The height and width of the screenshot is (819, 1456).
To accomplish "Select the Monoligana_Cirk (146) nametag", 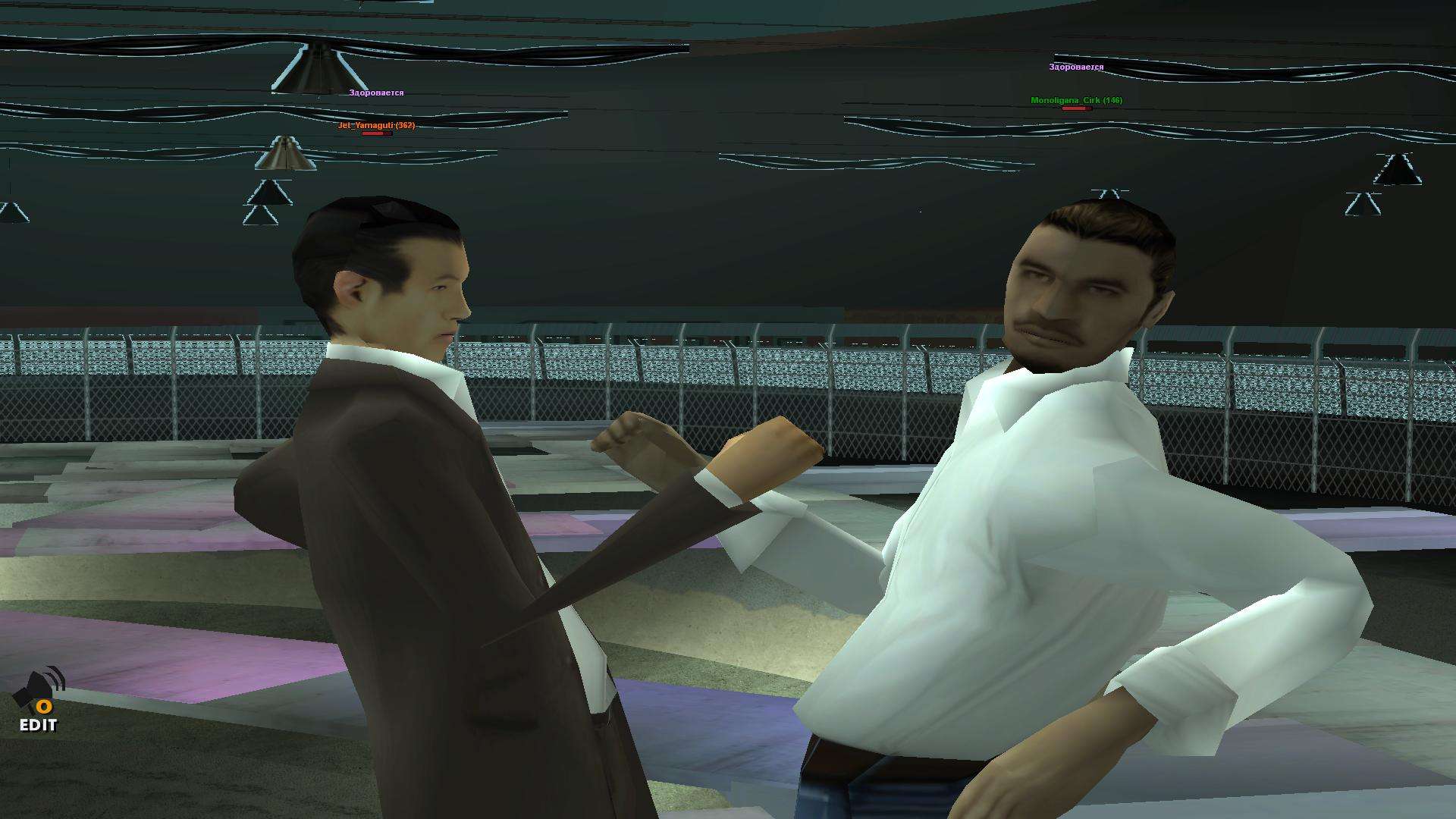I will [x=1076, y=99].
